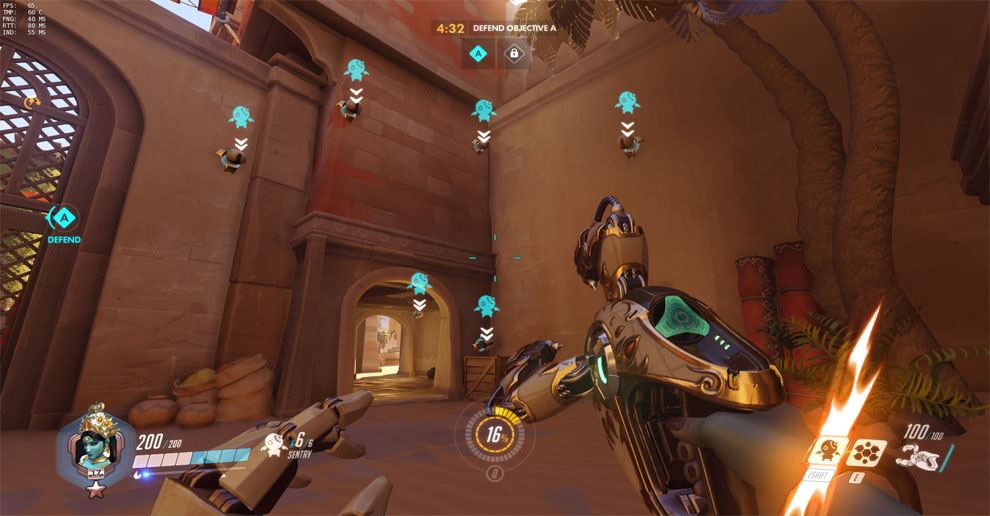This screenshot has height=516, width=990.
Task: Click the locked second objective icon
Action: (x=514, y=54)
